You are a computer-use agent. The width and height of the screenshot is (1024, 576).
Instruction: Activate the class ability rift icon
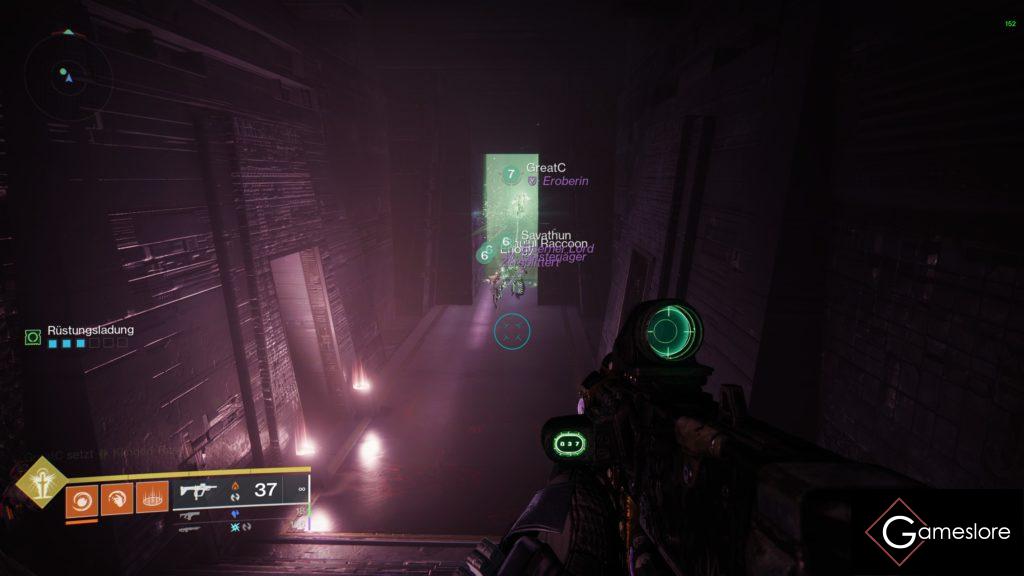151,497
